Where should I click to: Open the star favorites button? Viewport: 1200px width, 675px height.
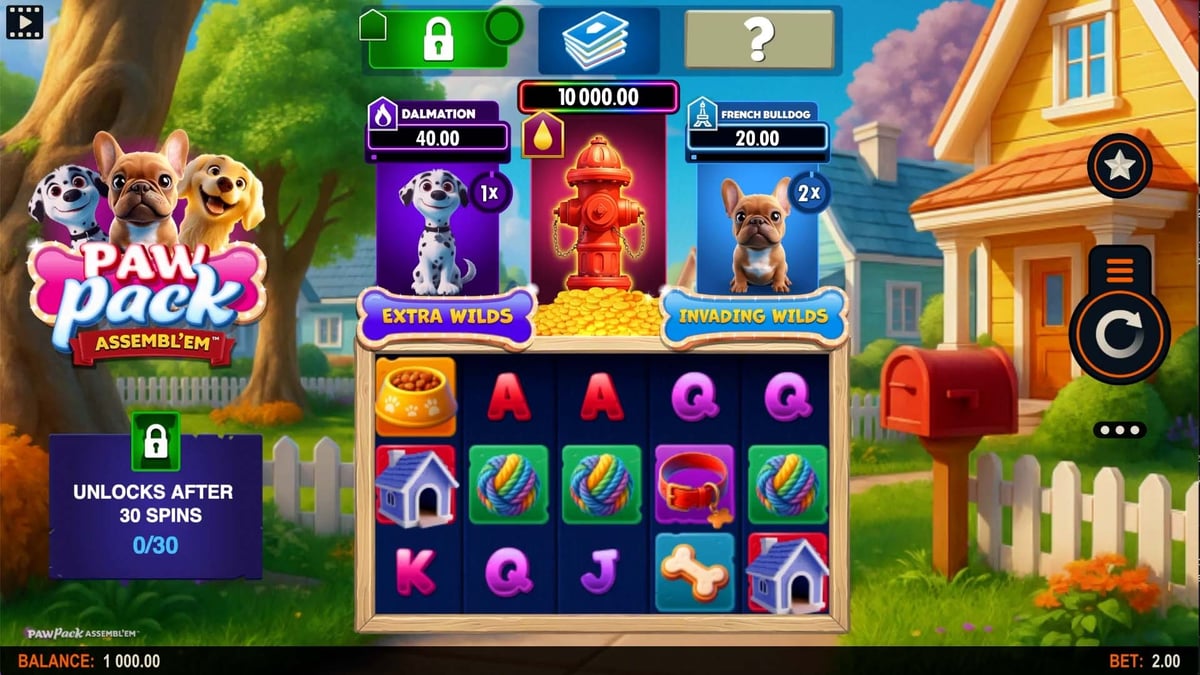point(1119,166)
